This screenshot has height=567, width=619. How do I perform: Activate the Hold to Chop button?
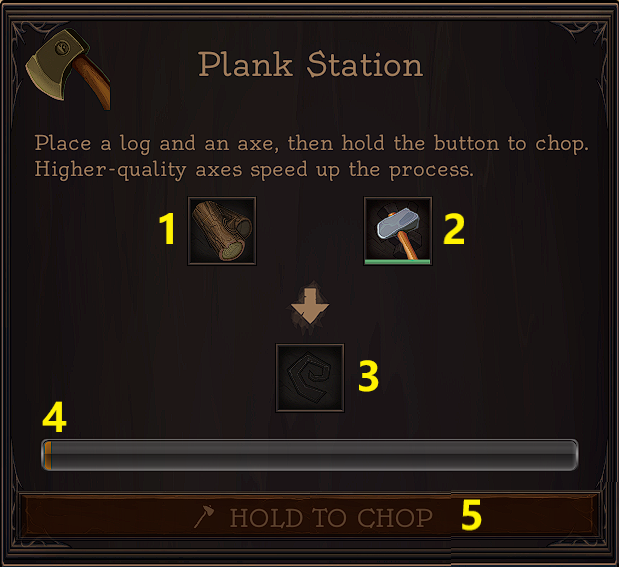pos(310,517)
